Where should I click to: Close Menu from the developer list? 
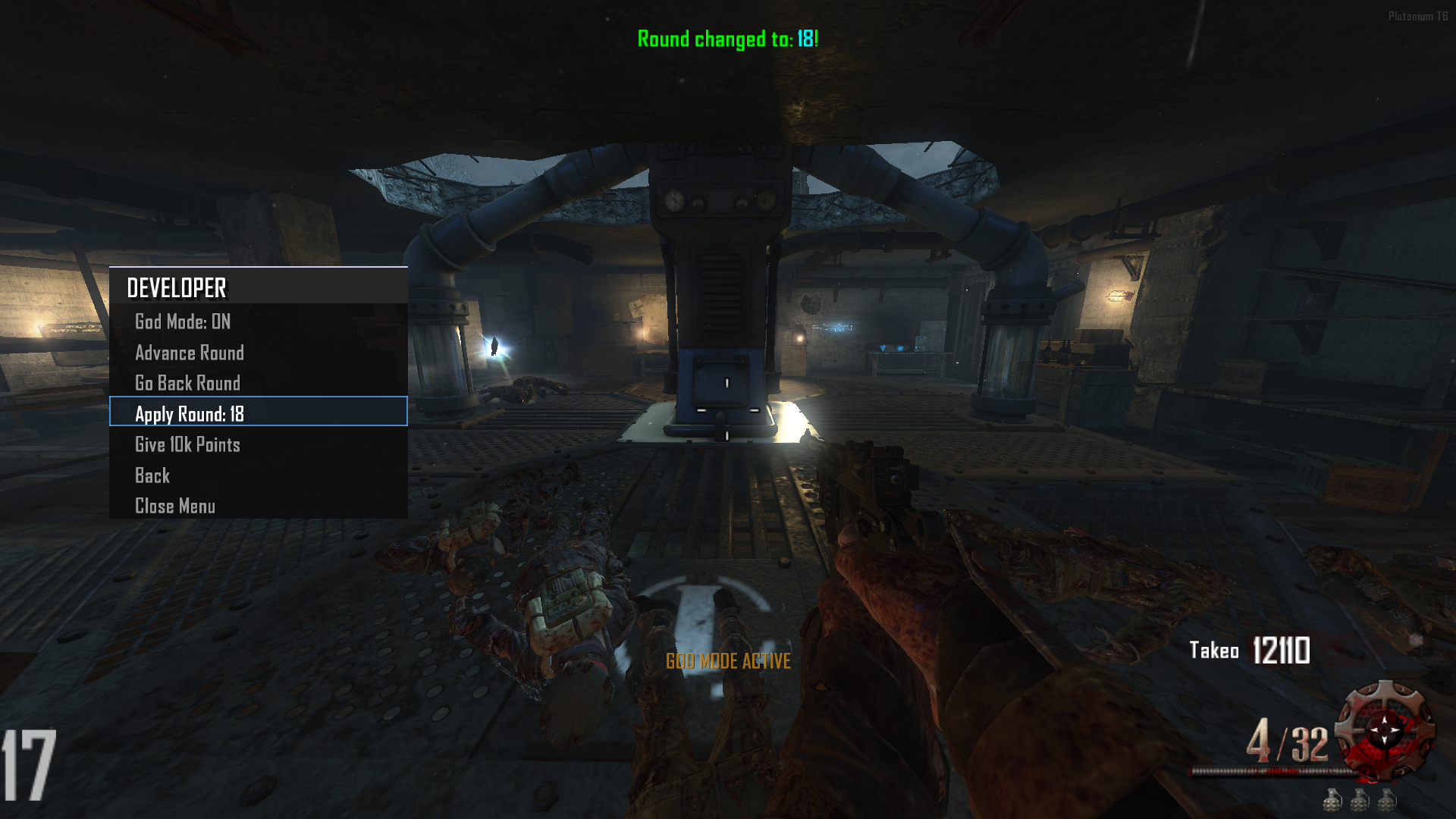pyautogui.click(x=175, y=506)
